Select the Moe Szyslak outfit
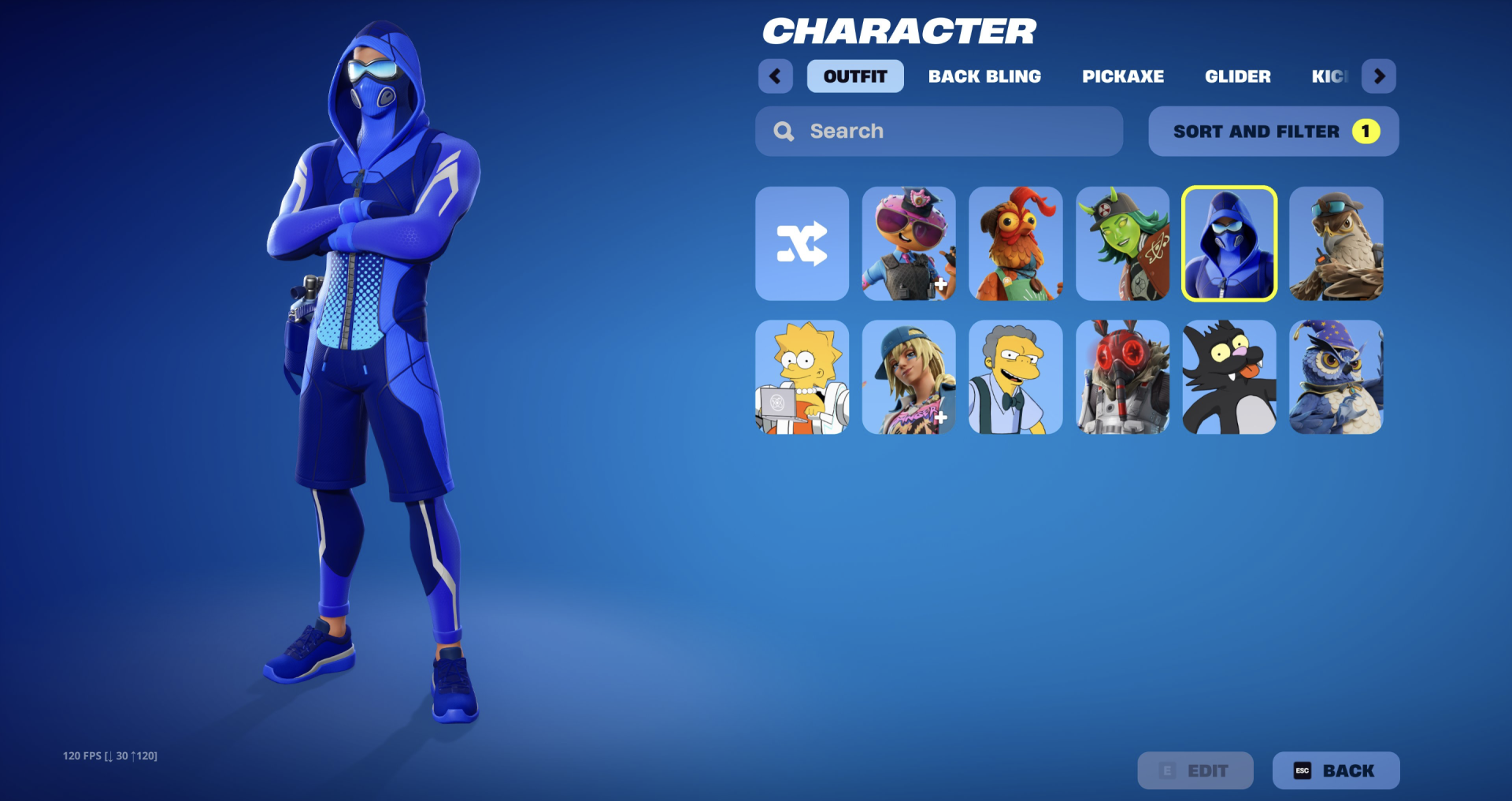This screenshot has width=1512, height=801. pos(1015,377)
